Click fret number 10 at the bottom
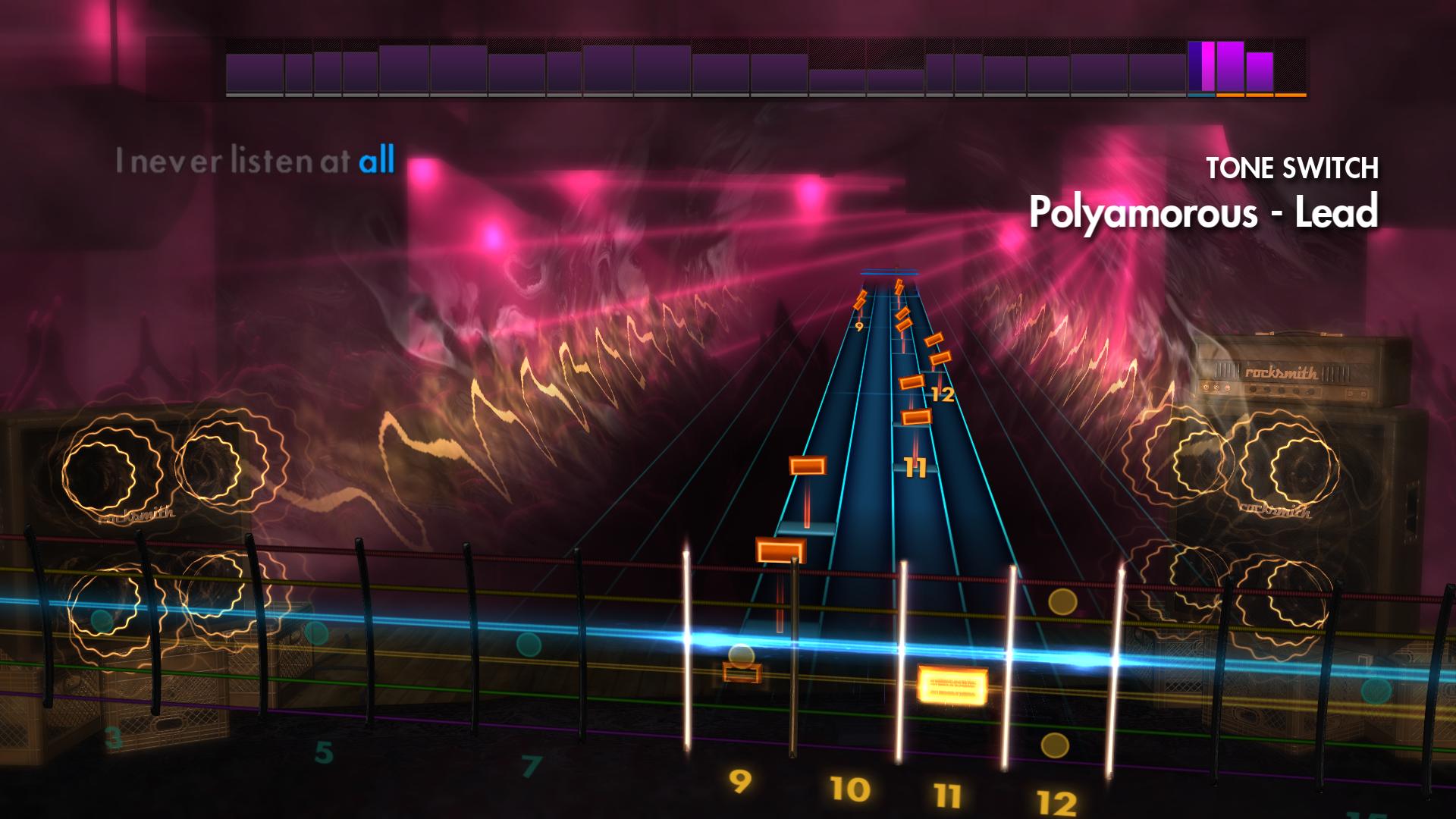Screen dimensions: 1456x819 [x=851, y=789]
